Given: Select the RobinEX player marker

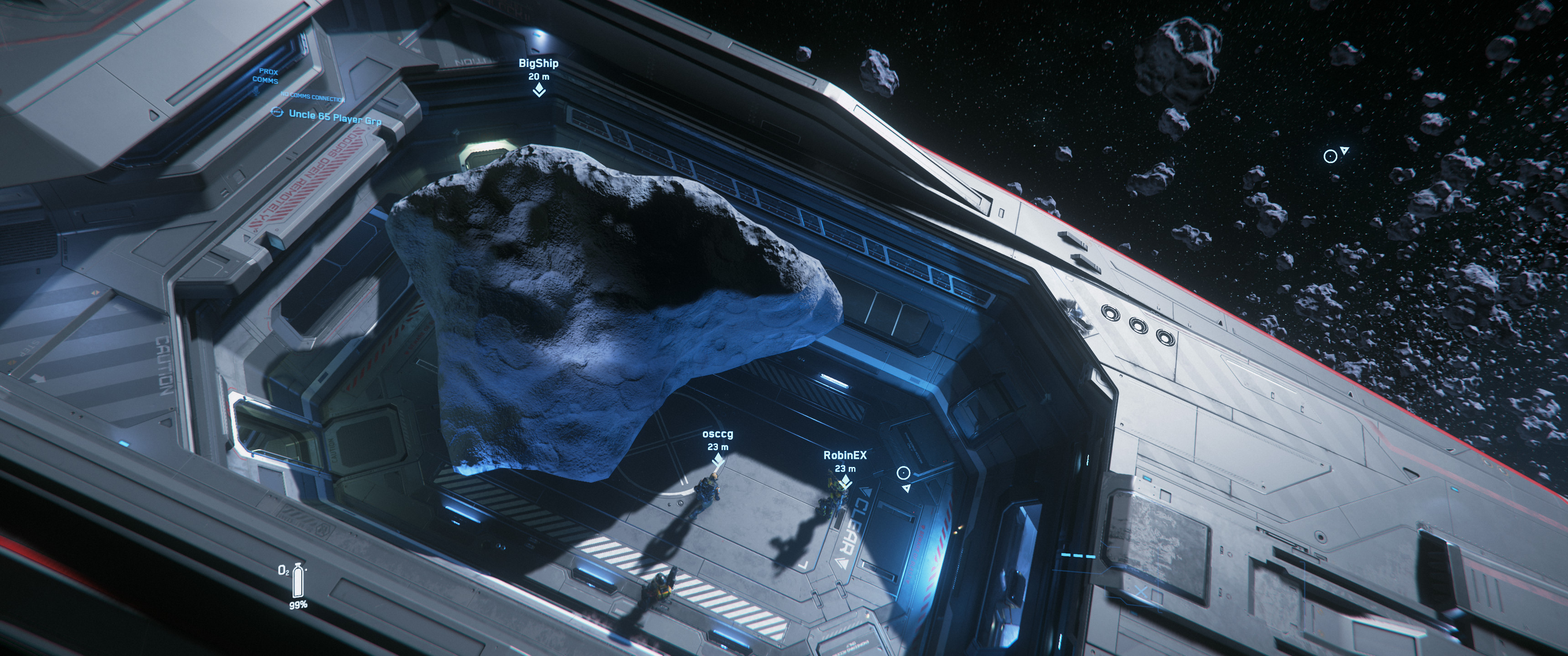Looking at the screenshot, I should pyautogui.click(x=844, y=482).
